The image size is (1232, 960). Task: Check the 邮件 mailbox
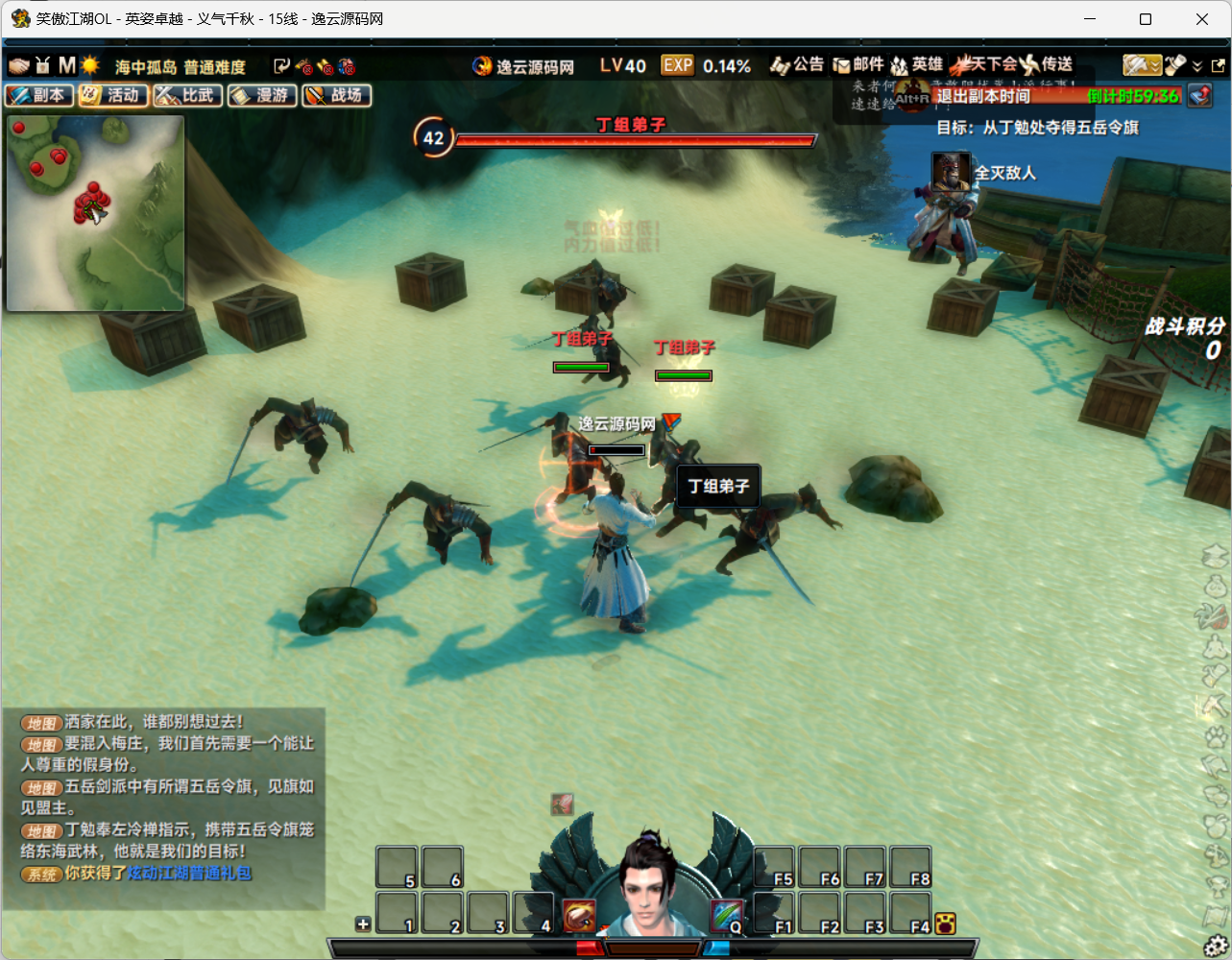pyautogui.click(x=858, y=65)
